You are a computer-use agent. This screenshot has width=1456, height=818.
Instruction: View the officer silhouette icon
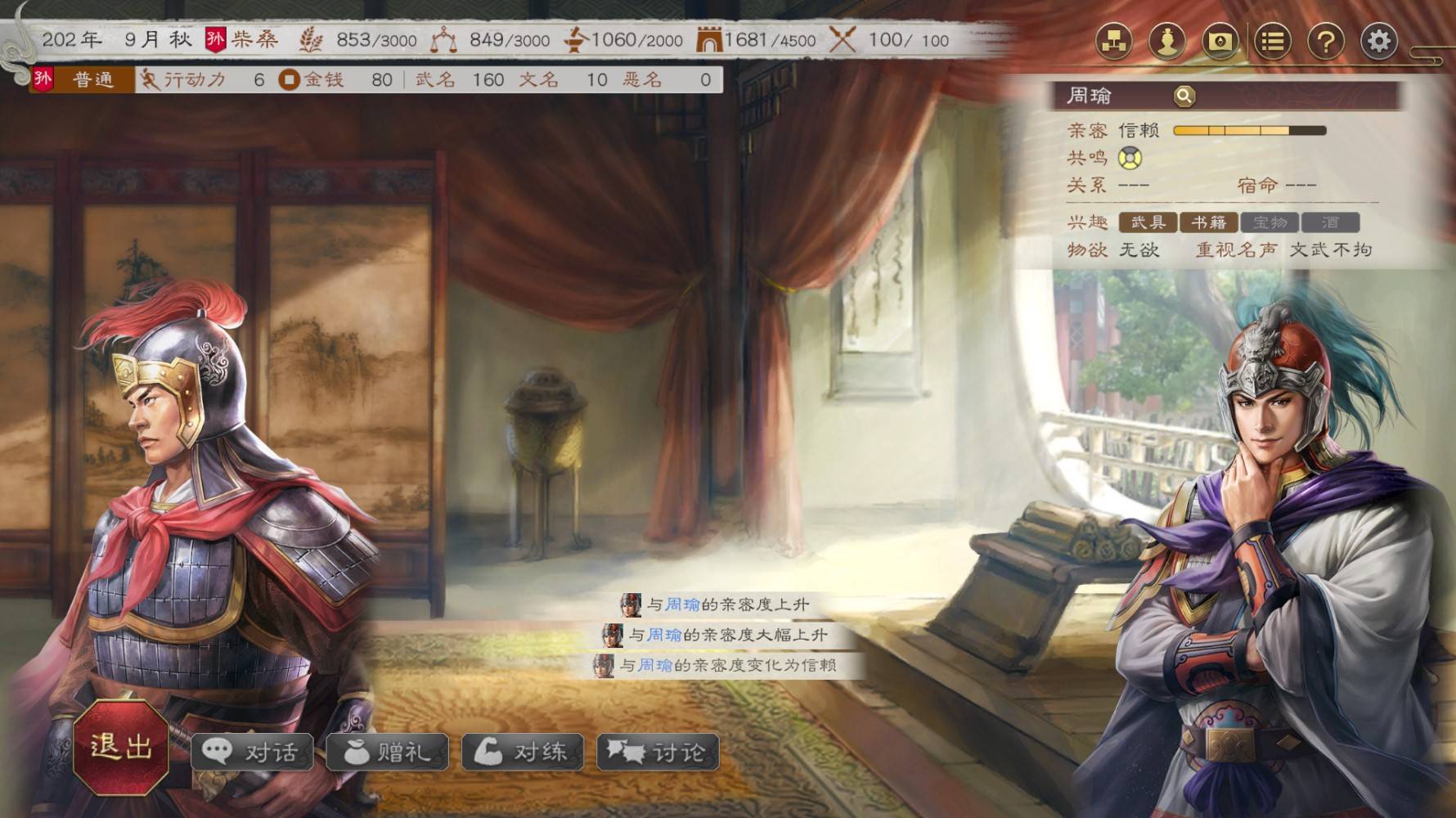pos(1167,41)
